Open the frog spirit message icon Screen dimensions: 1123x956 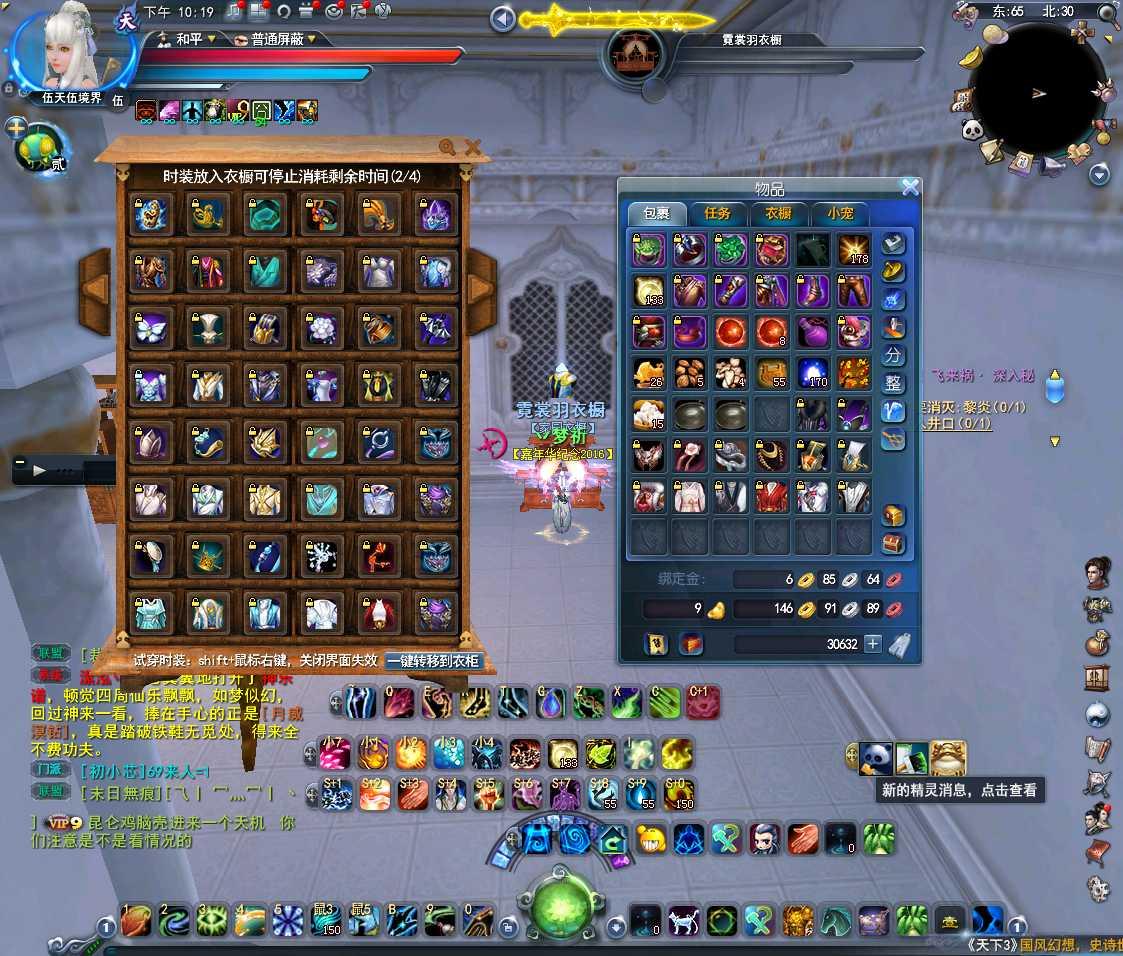point(947,757)
